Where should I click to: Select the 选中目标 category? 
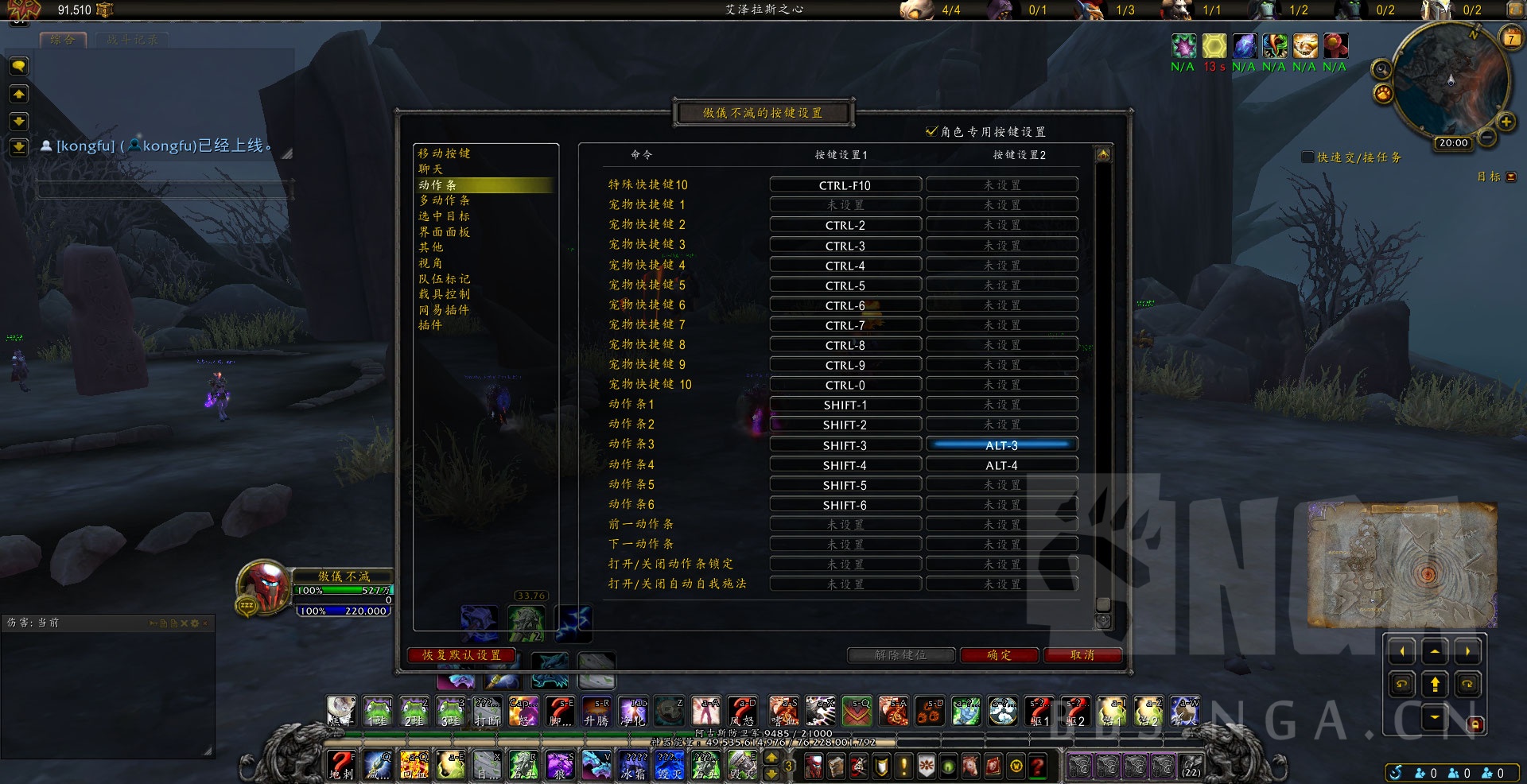point(444,216)
